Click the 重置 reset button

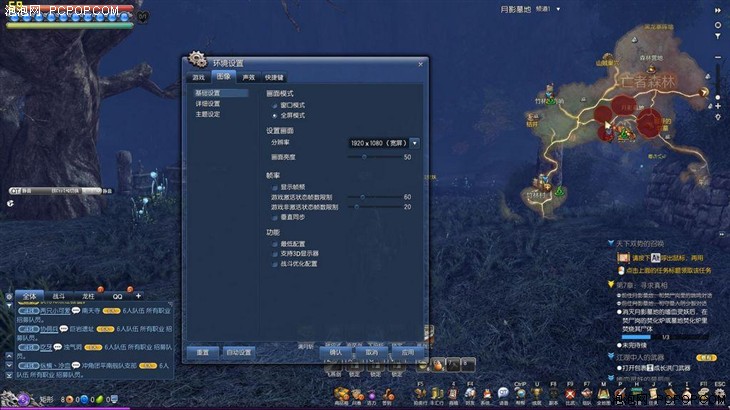click(x=202, y=352)
